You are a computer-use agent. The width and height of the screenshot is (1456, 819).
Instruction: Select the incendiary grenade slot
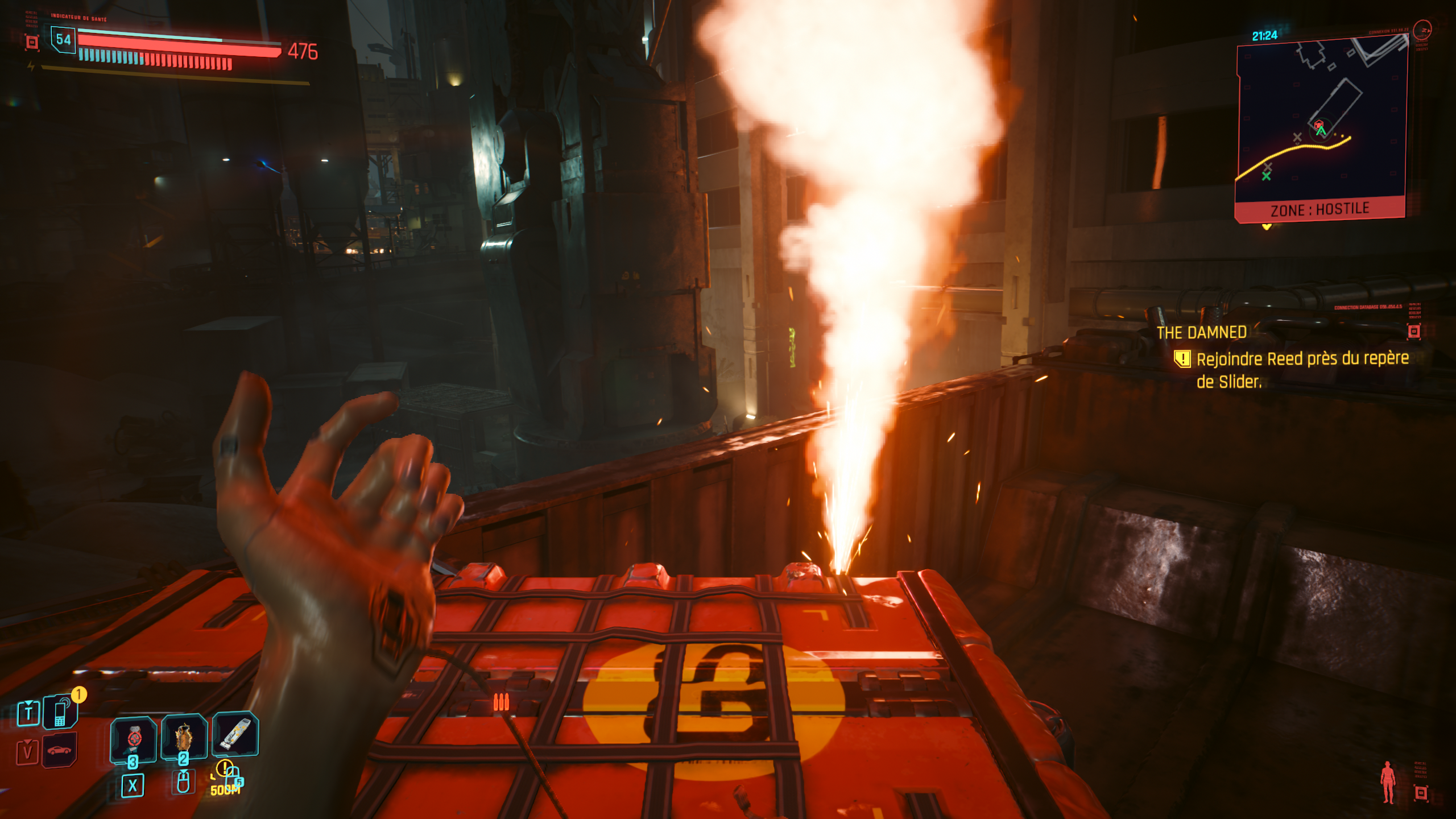pos(184,737)
